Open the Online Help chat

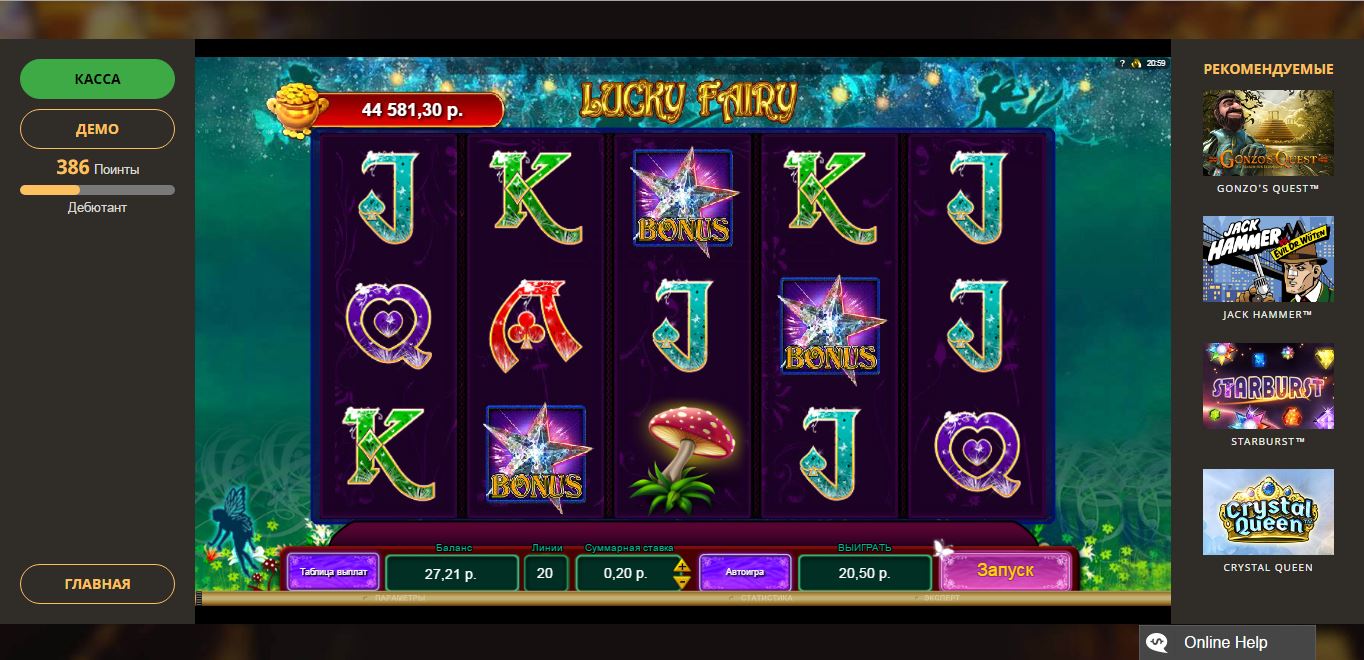pyautogui.click(x=1226, y=643)
